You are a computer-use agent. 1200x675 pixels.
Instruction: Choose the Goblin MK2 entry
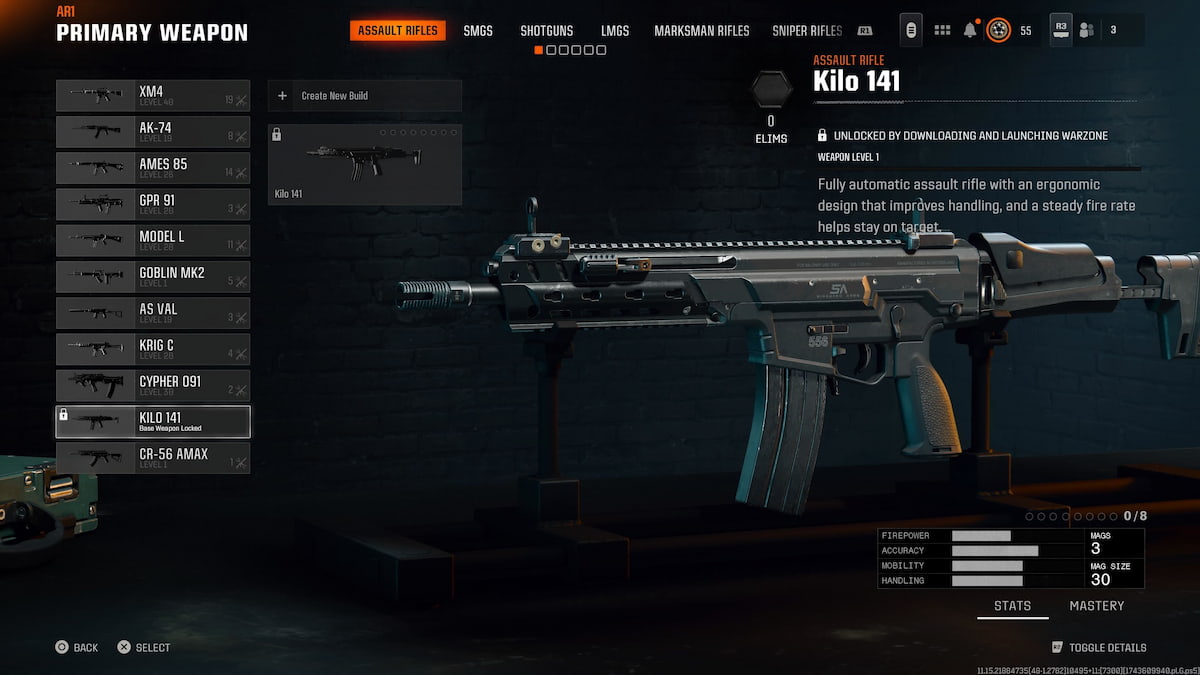coord(153,277)
